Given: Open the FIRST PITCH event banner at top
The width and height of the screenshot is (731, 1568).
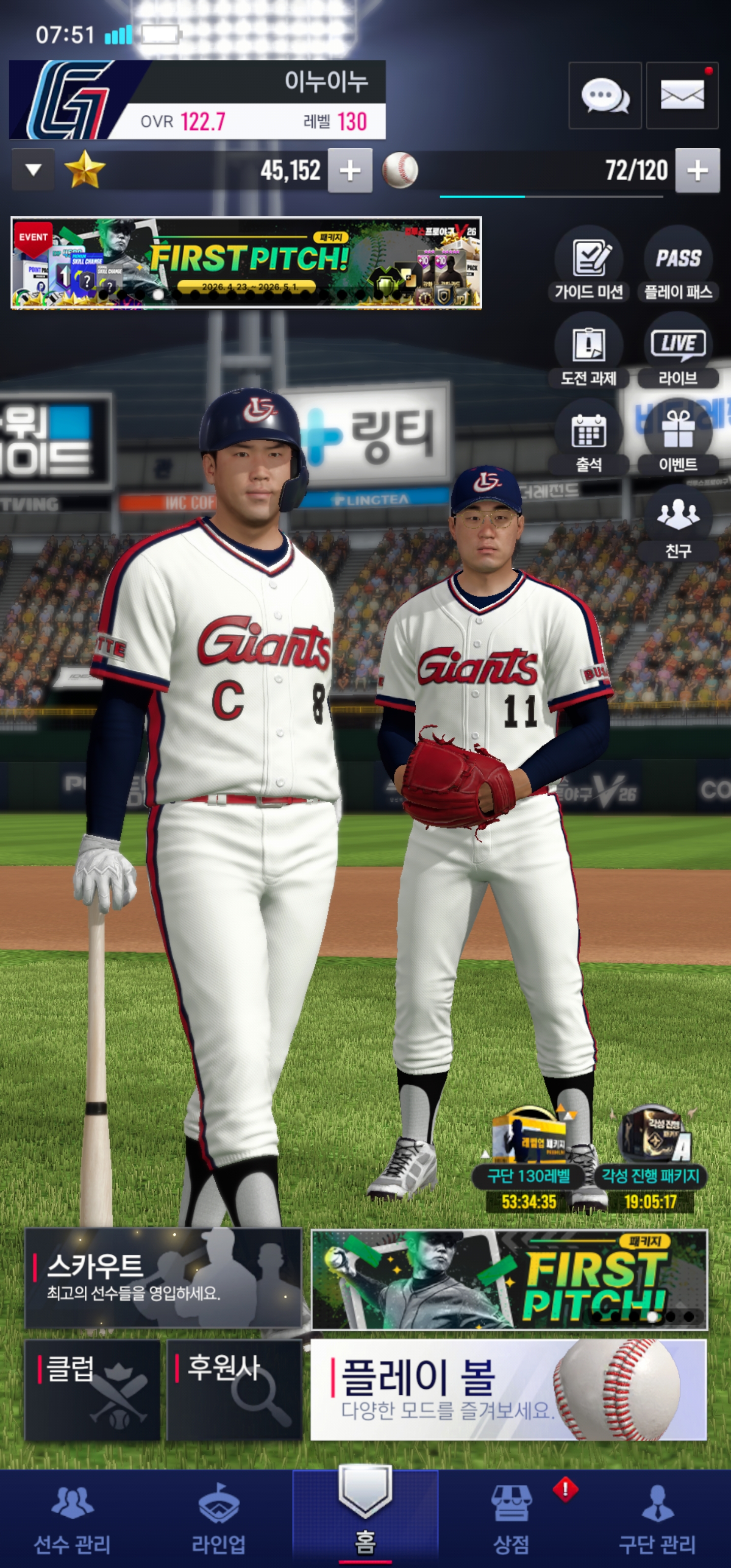Looking at the screenshot, I should pos(246,263).
